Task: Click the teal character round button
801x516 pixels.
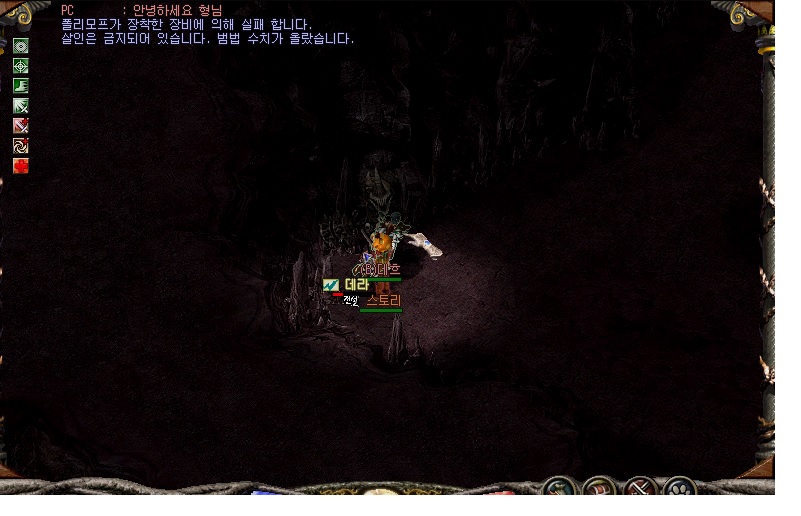Action: click(560, 491)
